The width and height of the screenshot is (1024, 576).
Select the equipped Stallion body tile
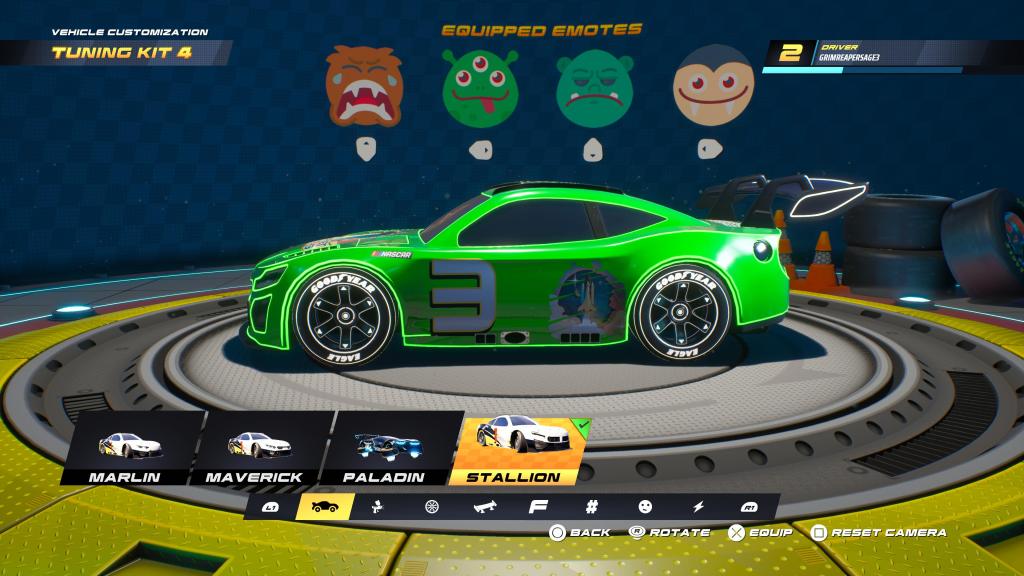click(512, 448)
